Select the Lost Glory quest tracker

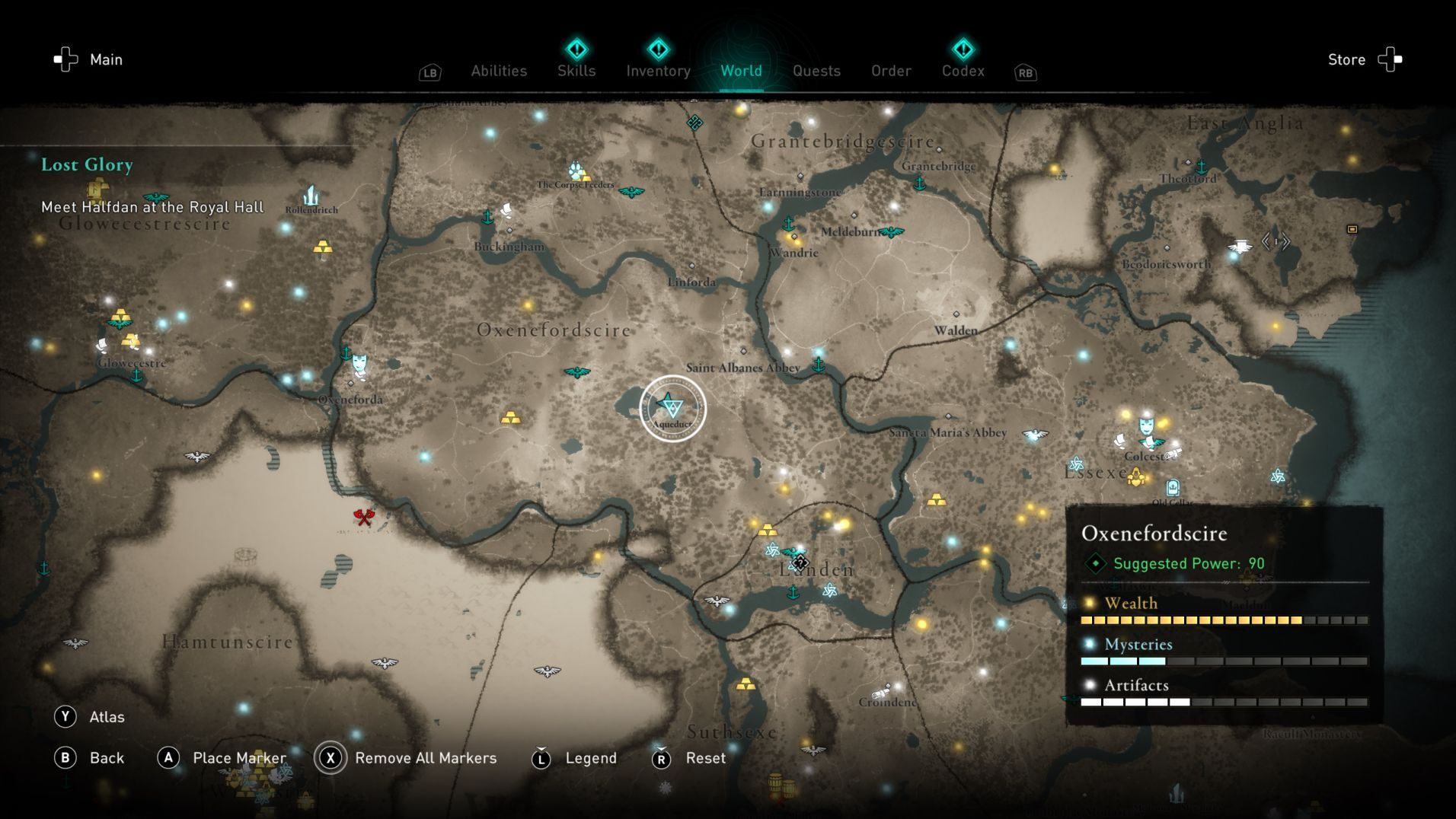click(x=87, y=164)
